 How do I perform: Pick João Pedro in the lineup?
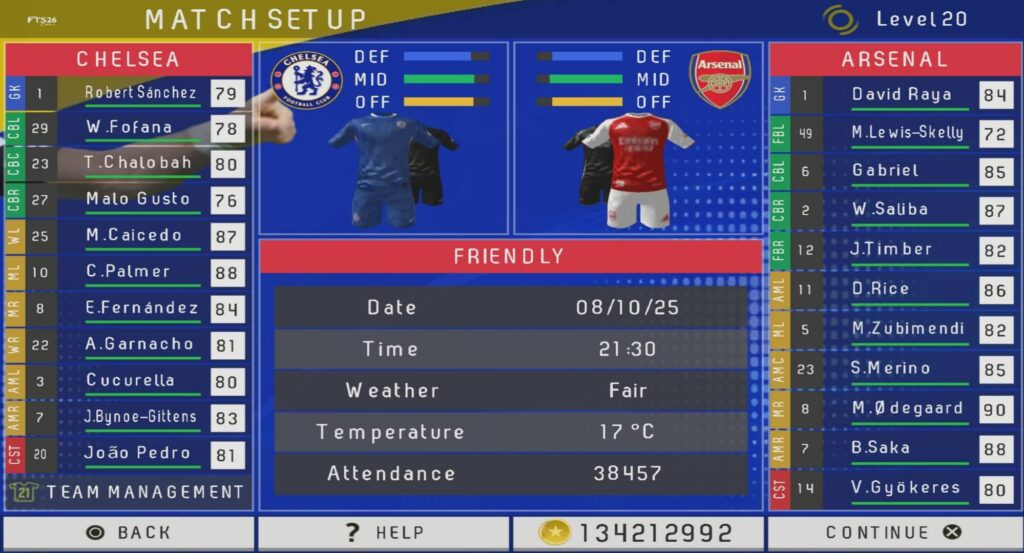coord(138,453)
